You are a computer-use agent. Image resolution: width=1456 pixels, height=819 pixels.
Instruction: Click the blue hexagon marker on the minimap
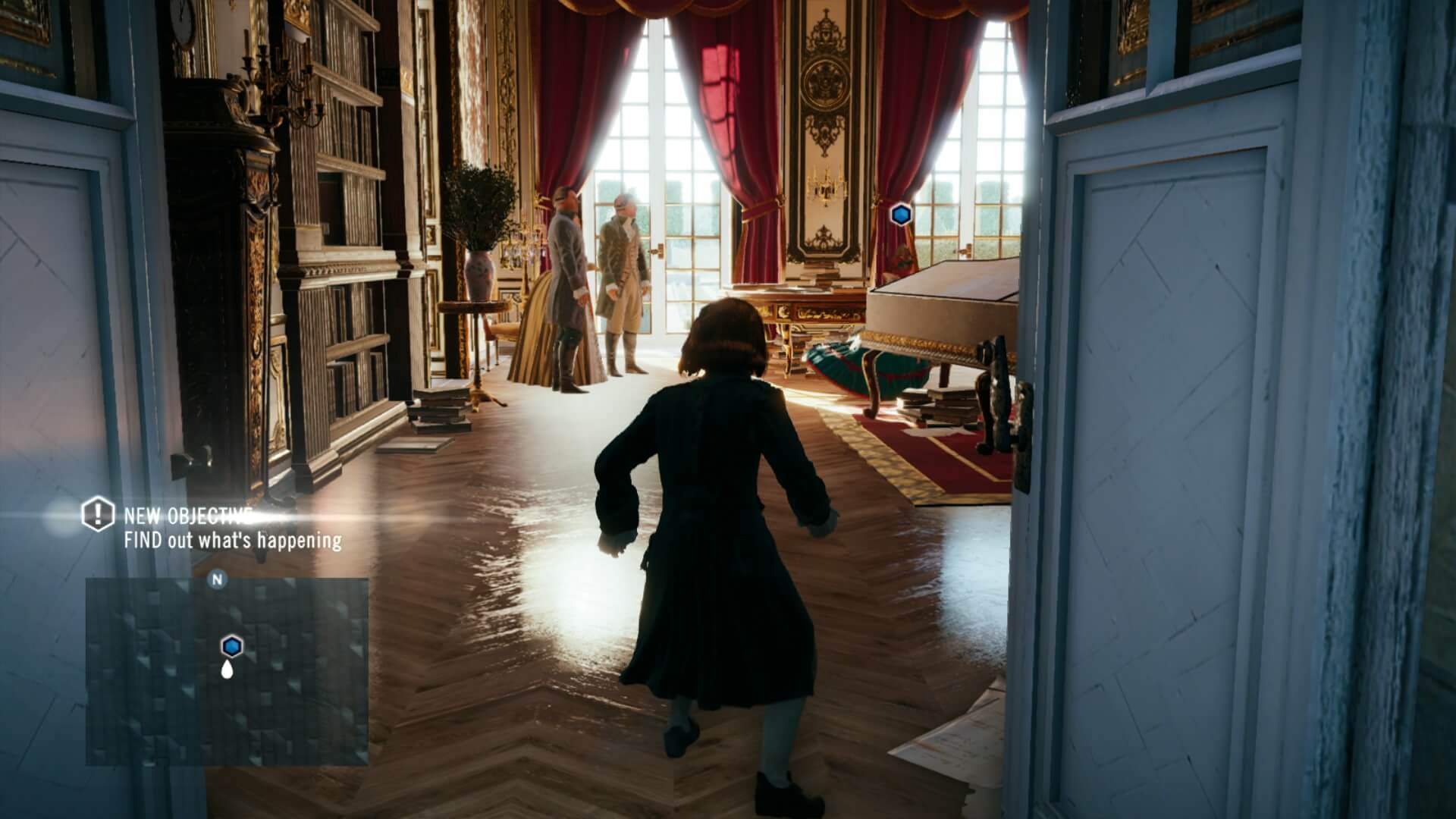coord(231,645)
